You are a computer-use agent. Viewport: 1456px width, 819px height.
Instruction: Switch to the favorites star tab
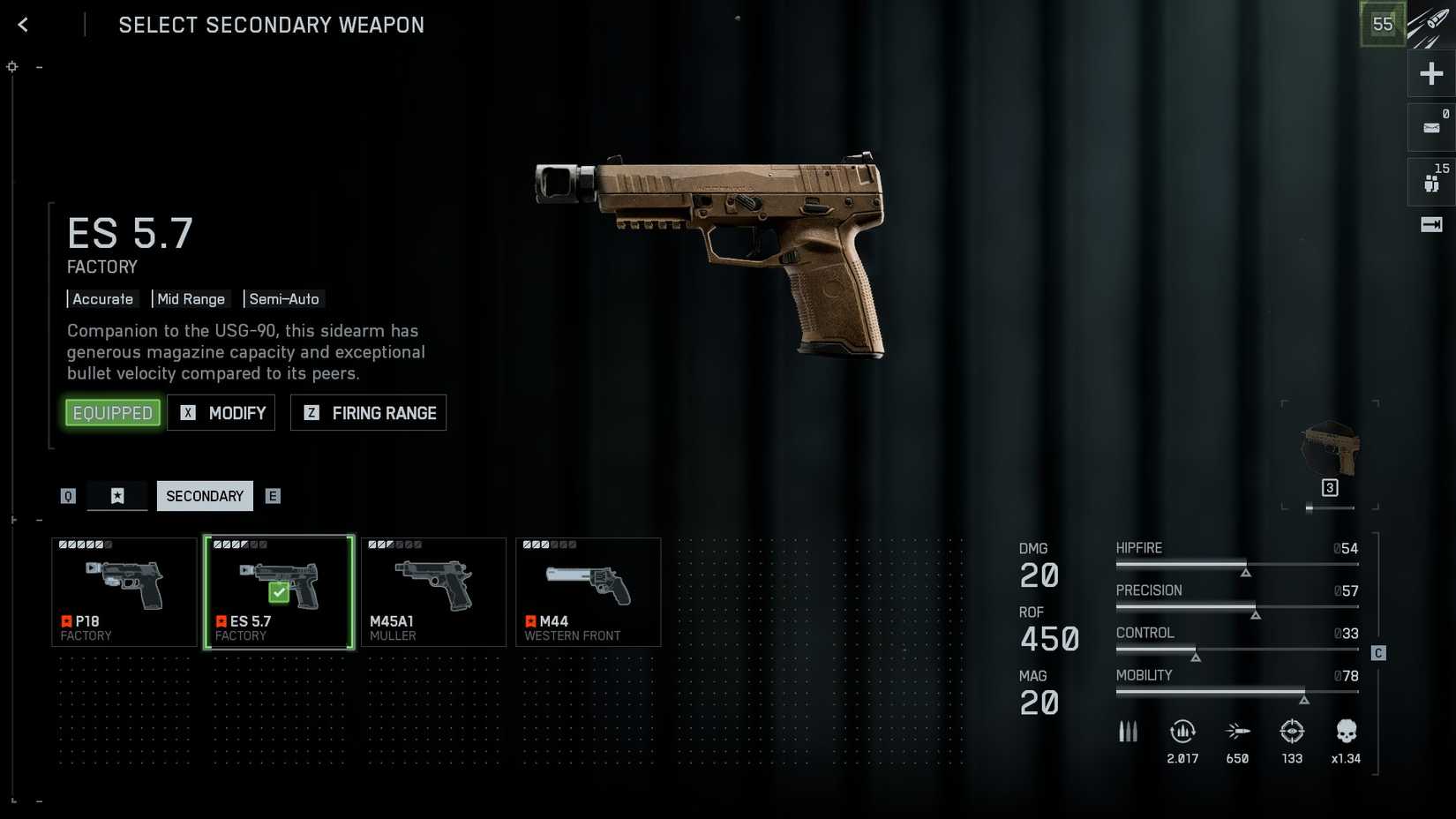117,496
